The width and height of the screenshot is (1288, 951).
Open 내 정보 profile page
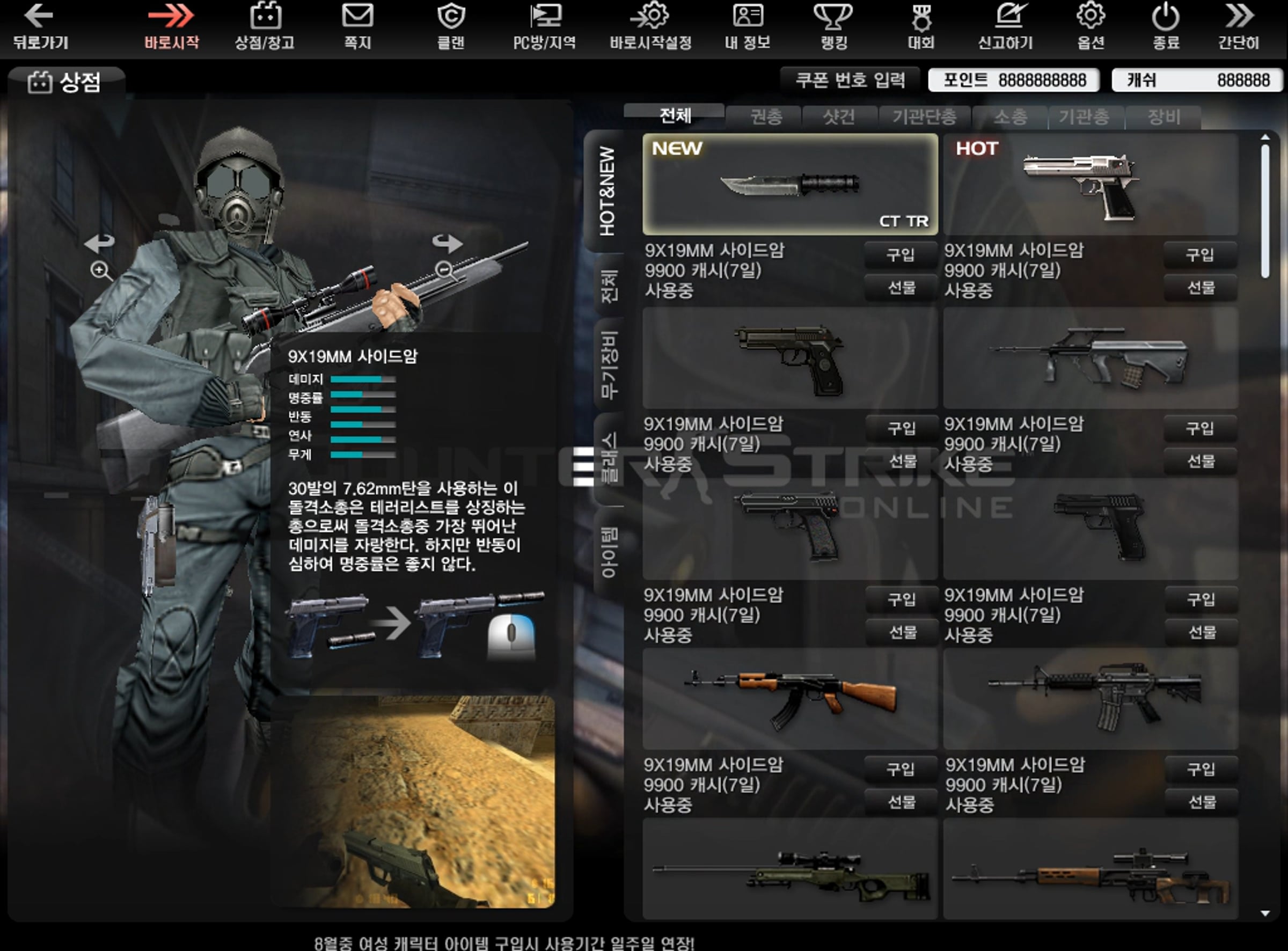pos(747,26)
